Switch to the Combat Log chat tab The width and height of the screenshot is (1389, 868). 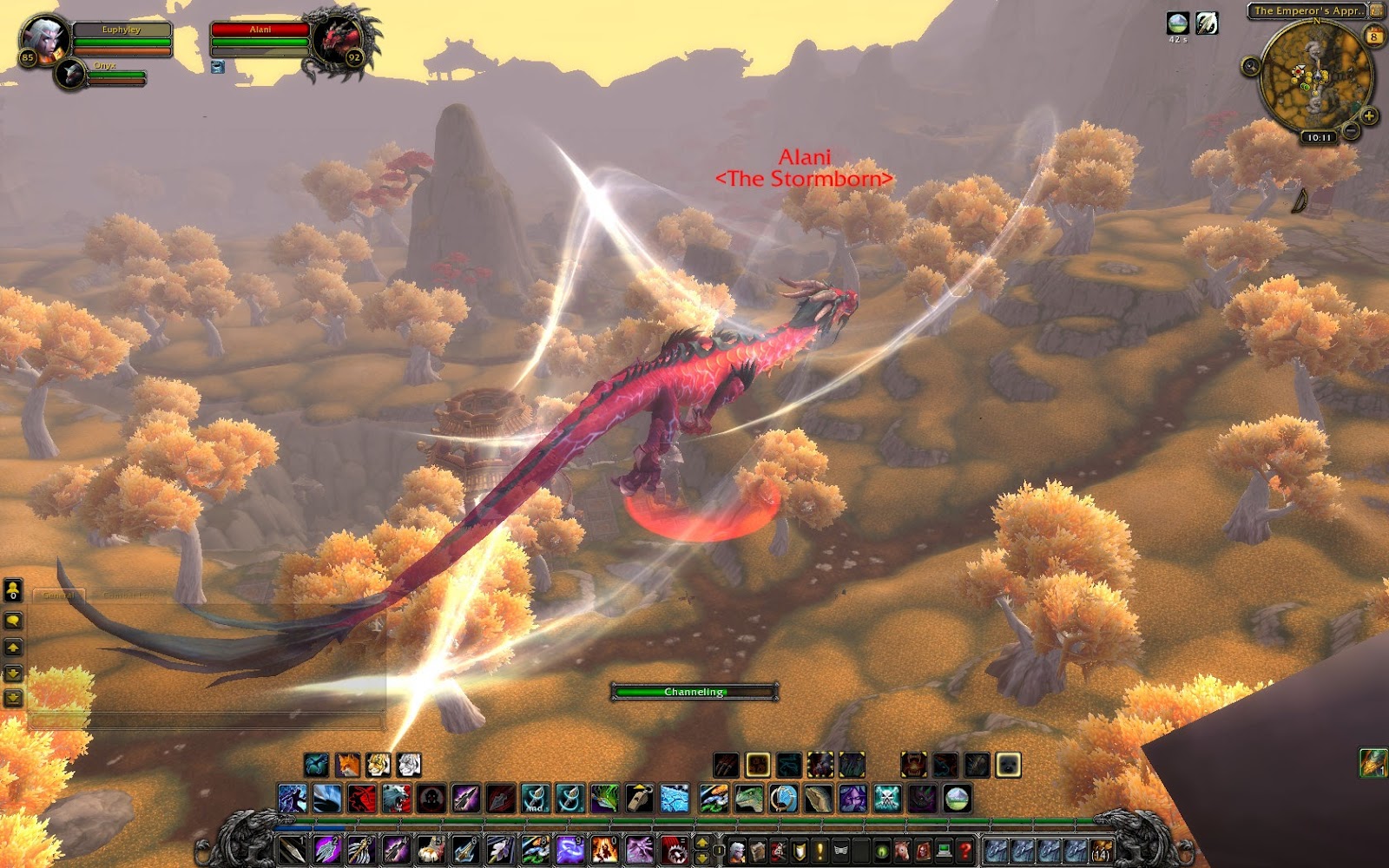(128, 595)
